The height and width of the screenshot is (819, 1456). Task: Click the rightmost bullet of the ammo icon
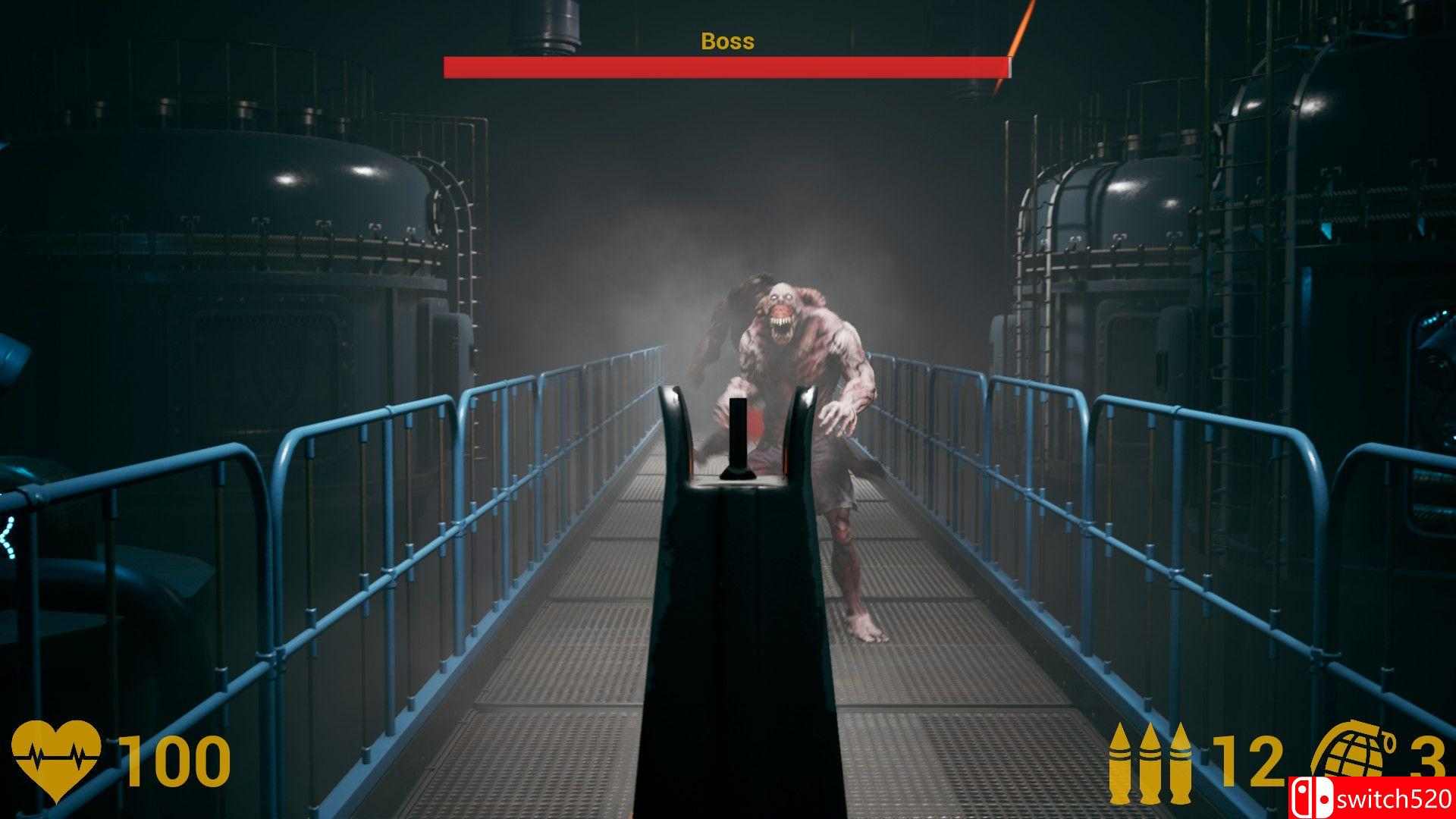[x=1181, y=764]
